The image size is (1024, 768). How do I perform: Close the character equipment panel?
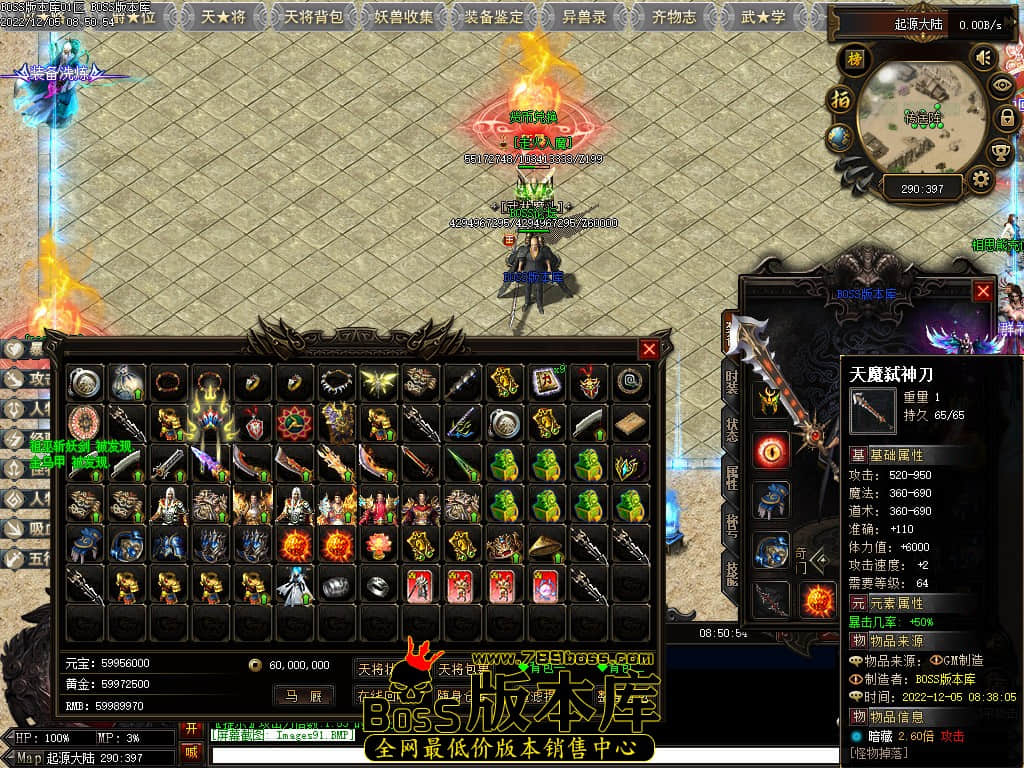pyautogui.click(x=983, y=291)
